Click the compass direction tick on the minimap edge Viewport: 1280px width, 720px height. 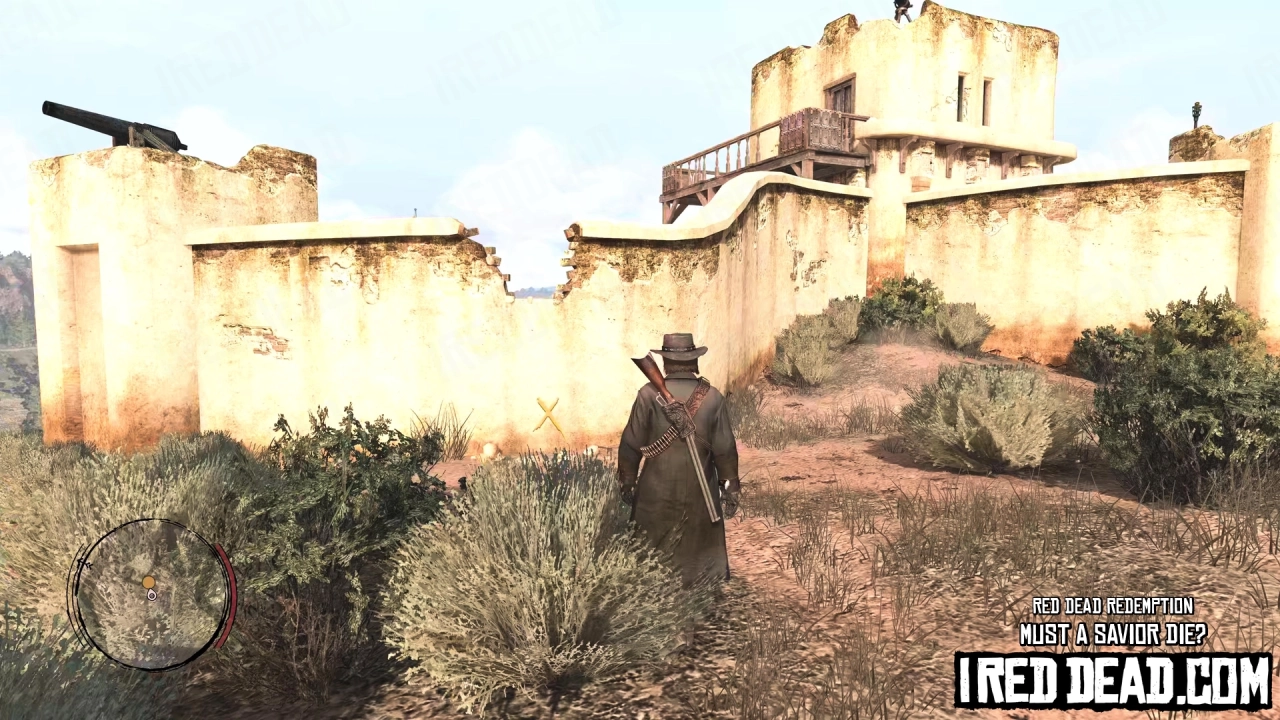point(84,564)
